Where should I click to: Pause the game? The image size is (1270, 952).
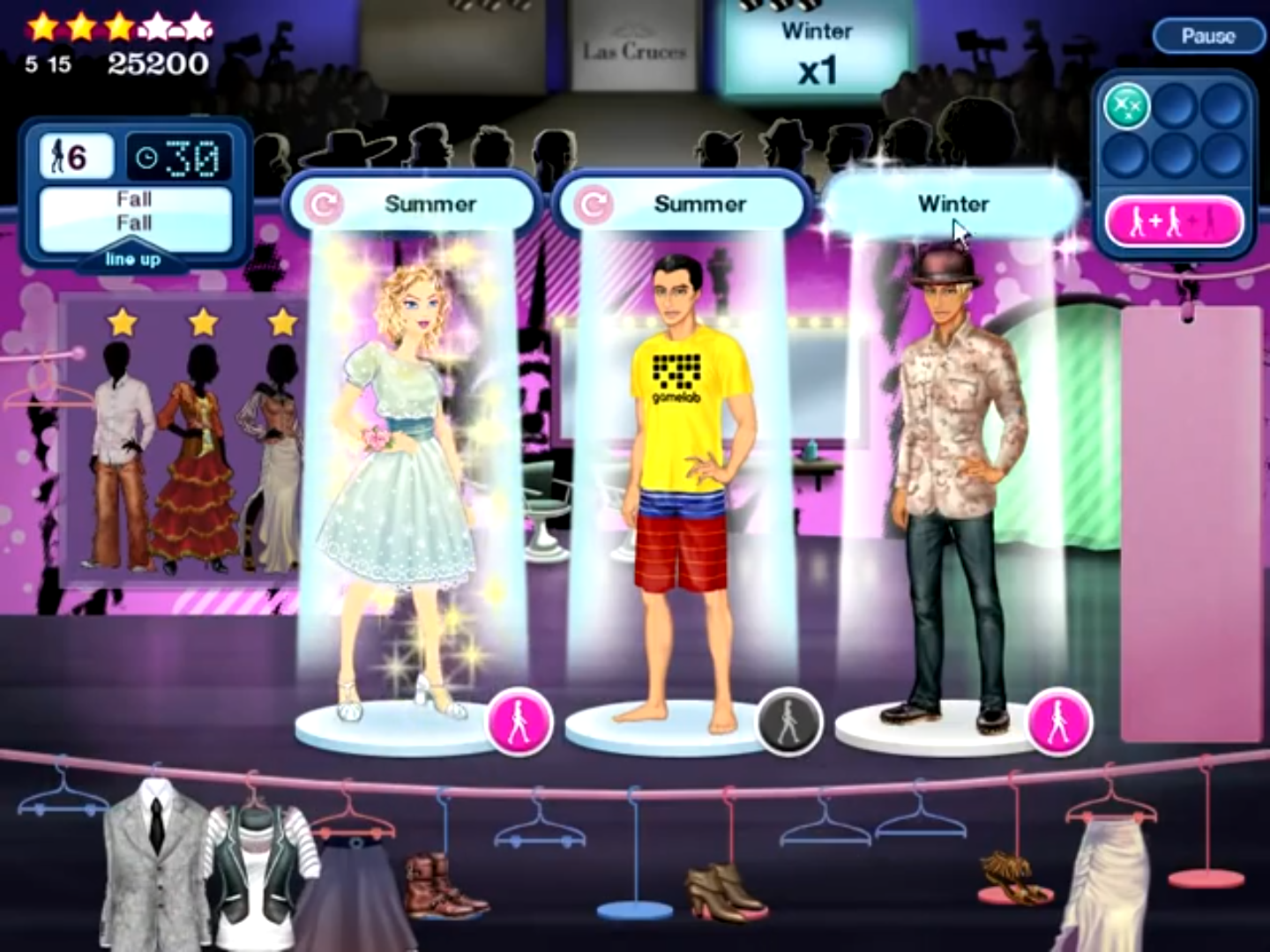(x=1207, y=36)
